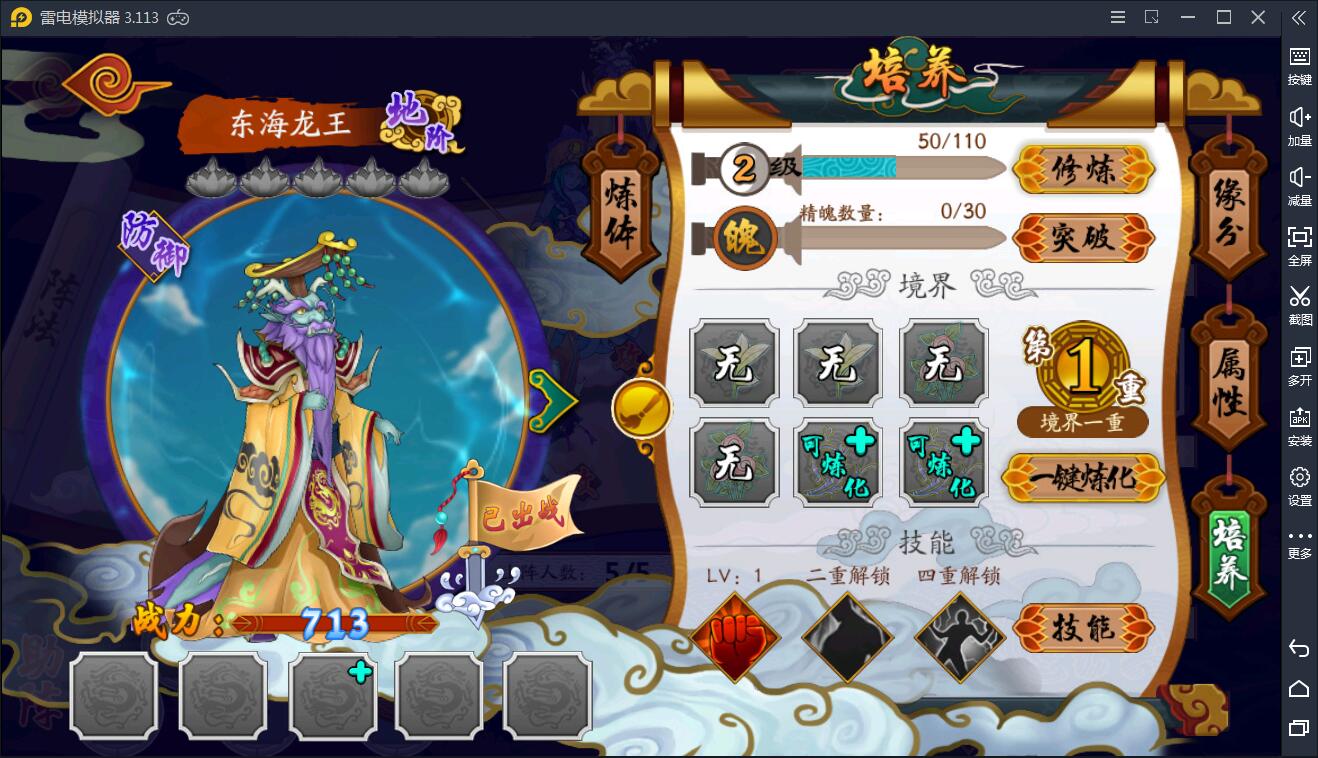
Task: Open the 缘分 tab
Action: [1227, 209]
